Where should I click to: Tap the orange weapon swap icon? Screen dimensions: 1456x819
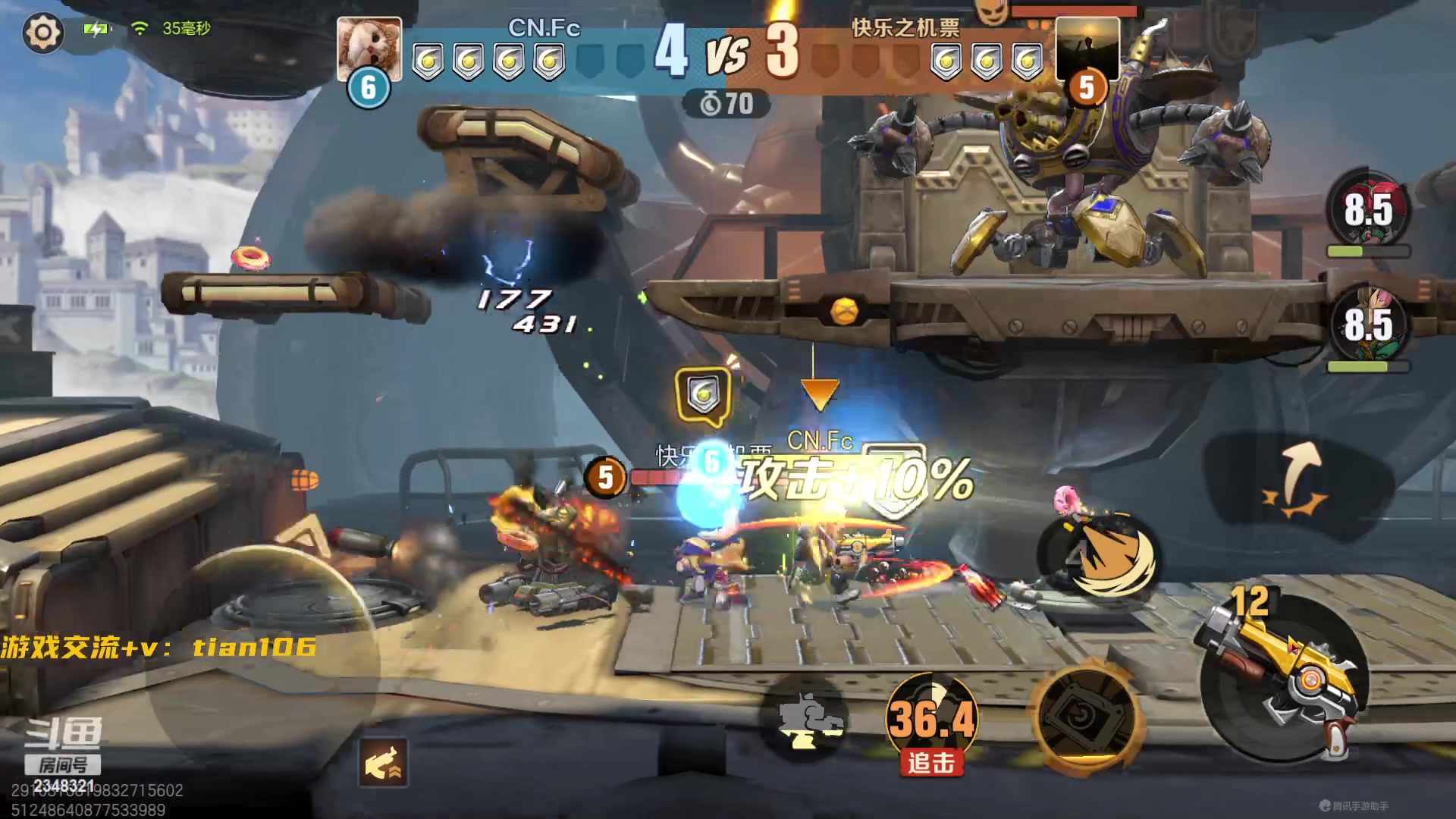(383, 763)
